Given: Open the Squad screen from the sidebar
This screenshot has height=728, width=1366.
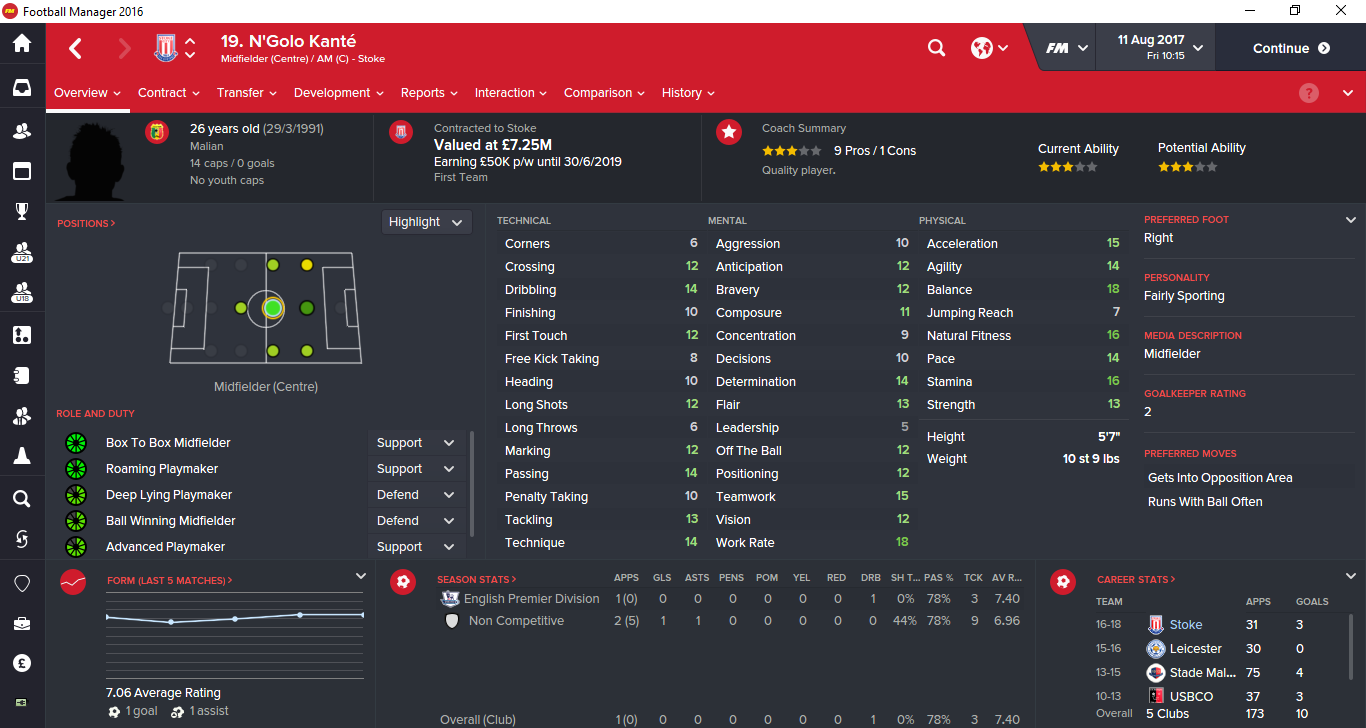Looking at the screenshot, I should click(x=22, y=130).
